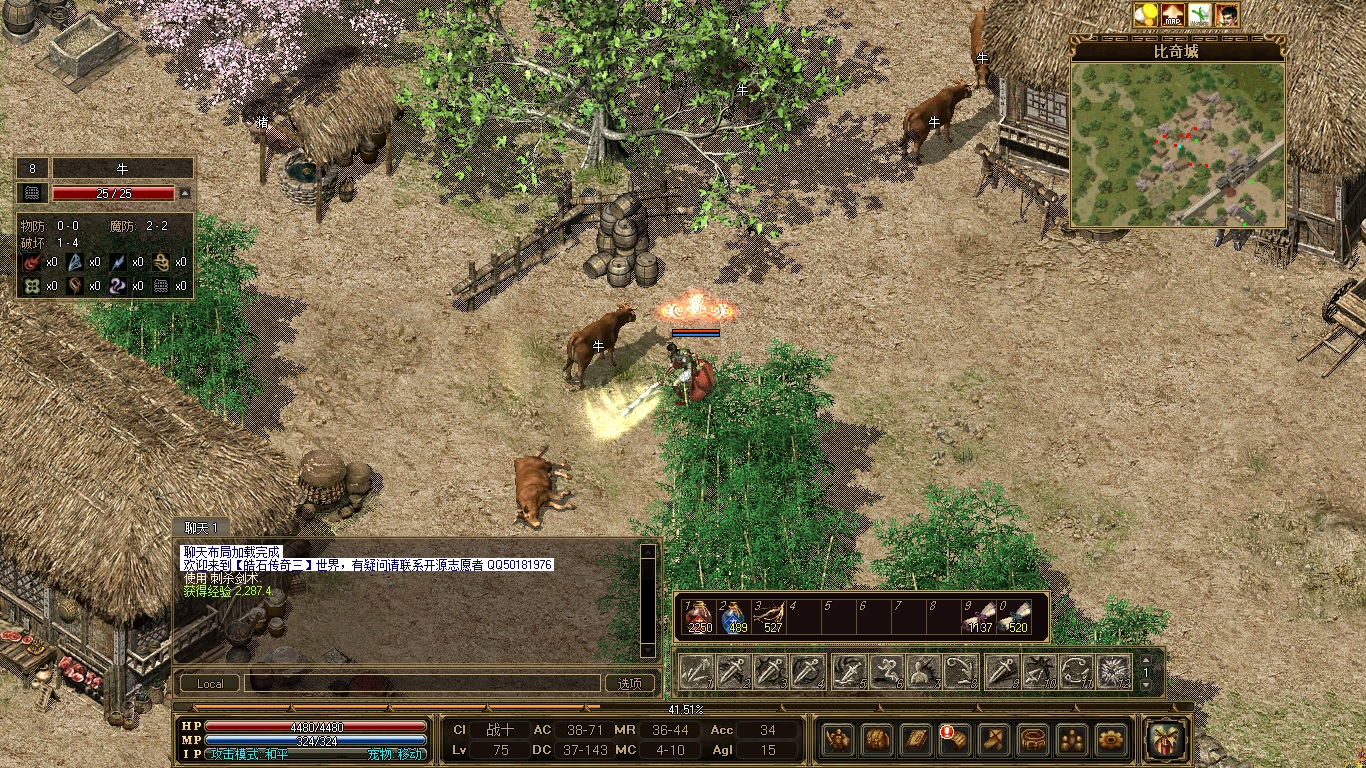Select the ginseng root item in slot 3
Screen dimensions: 1366x768
point(770,617)
